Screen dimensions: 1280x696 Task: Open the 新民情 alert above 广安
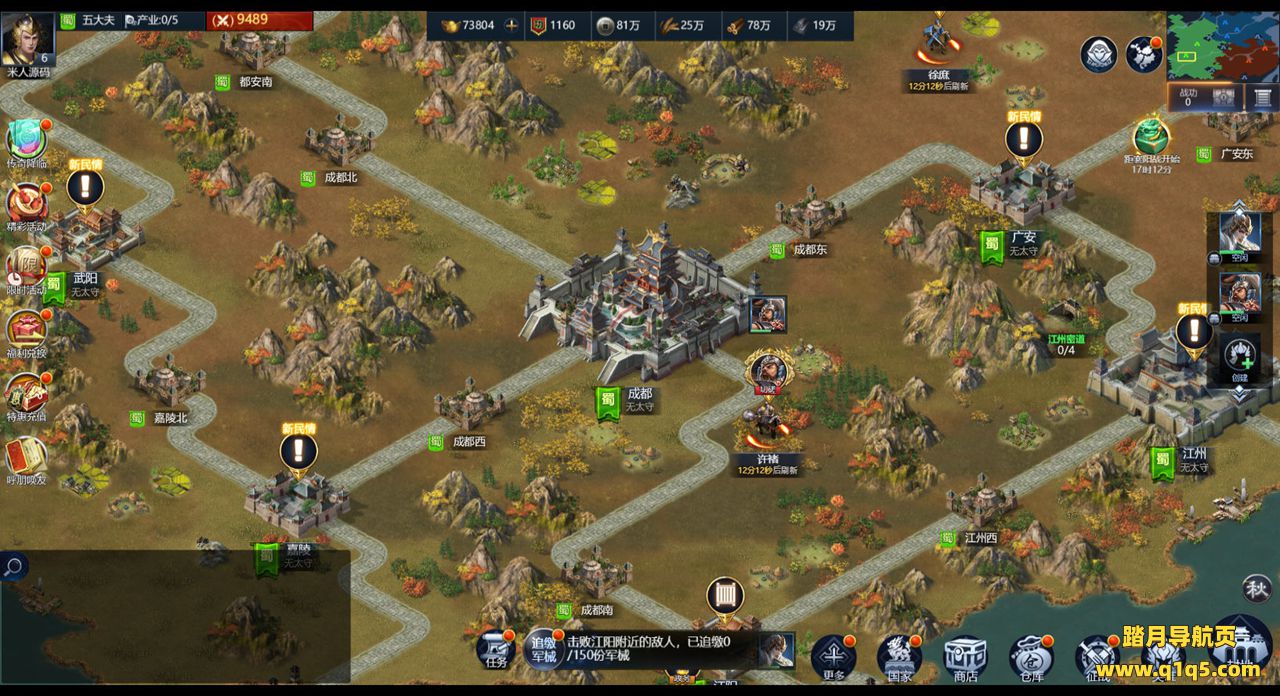pyautogui.click(x=1023, y=138)
